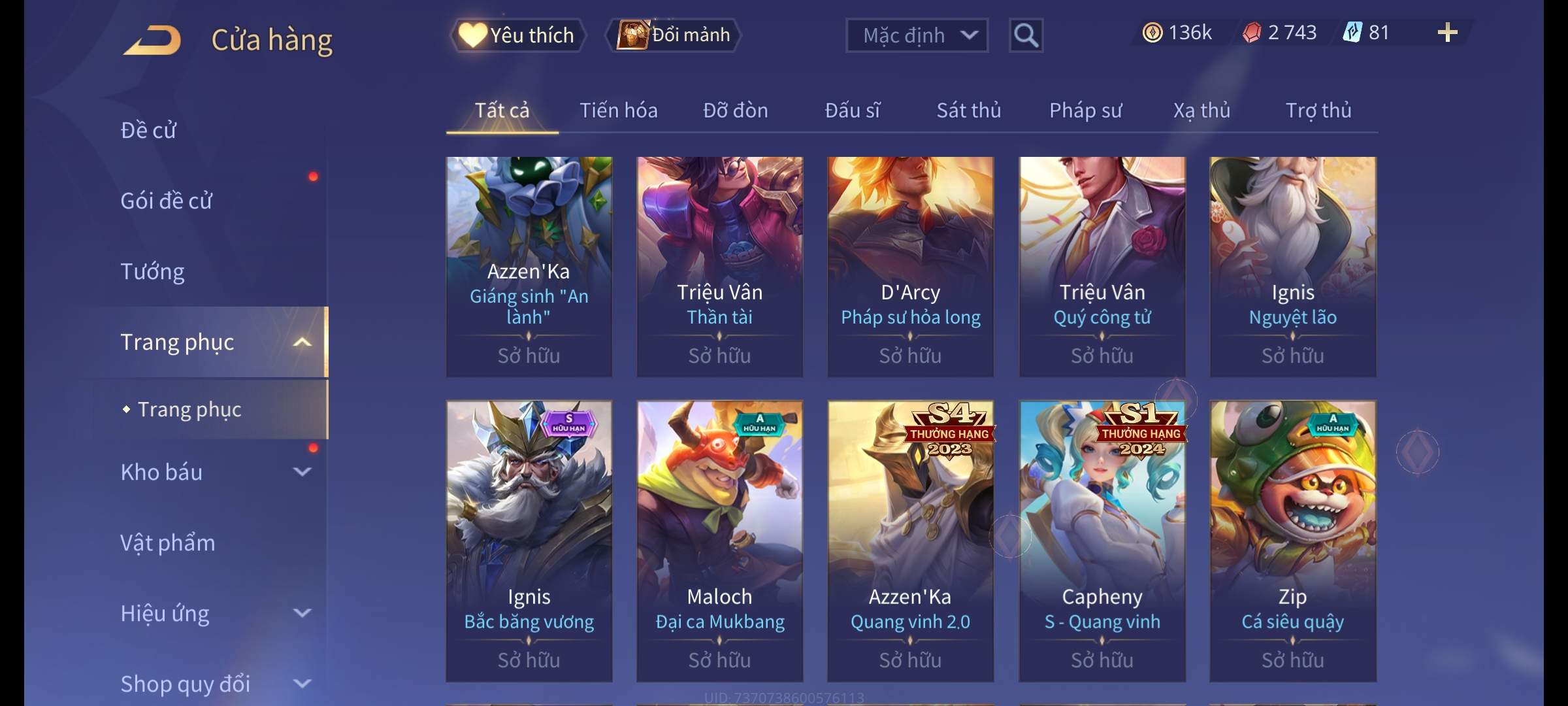Open the Đề cử menu entry

coord(148,130)
